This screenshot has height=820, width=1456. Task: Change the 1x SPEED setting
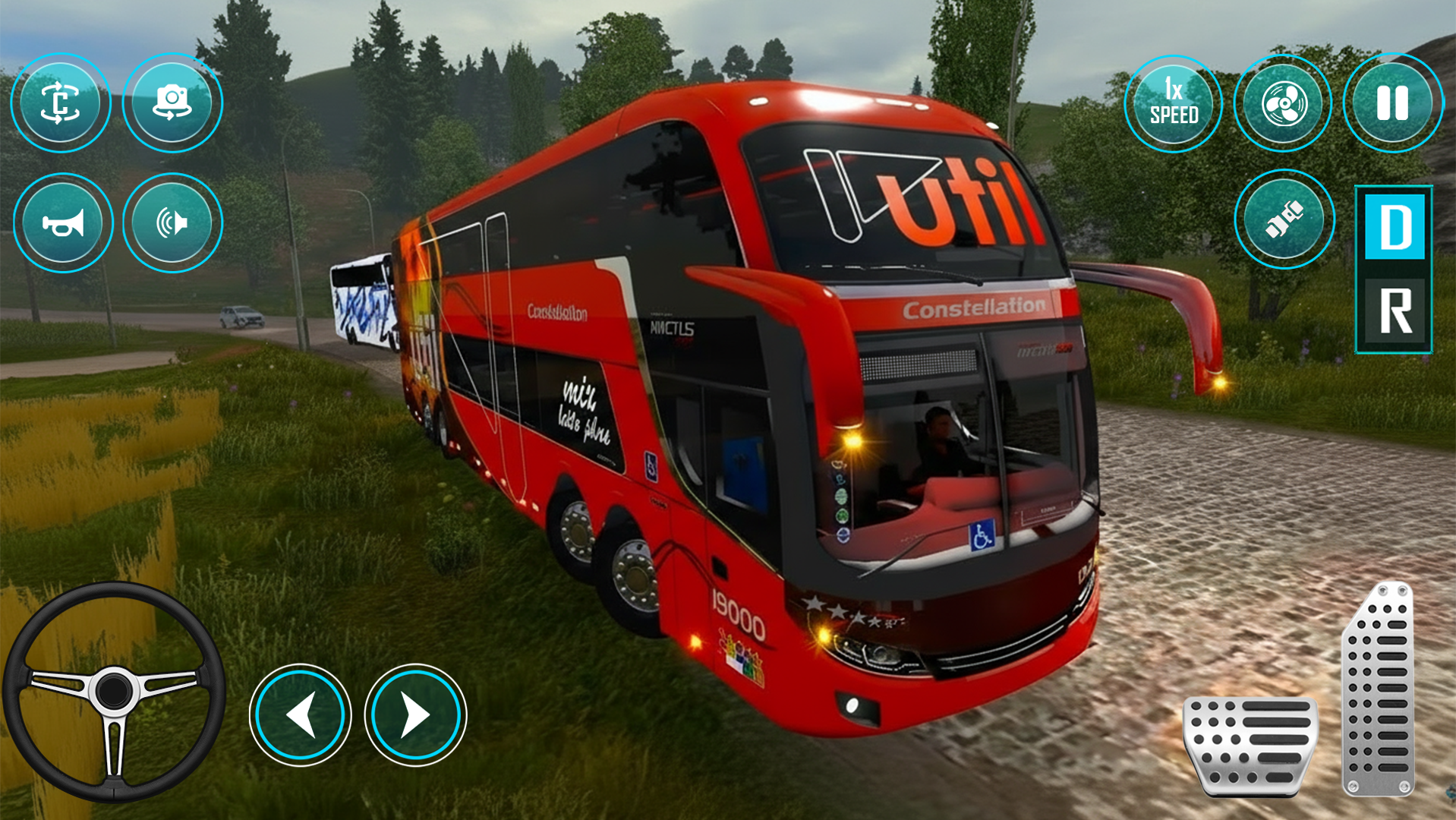(x=1173, y=104)
